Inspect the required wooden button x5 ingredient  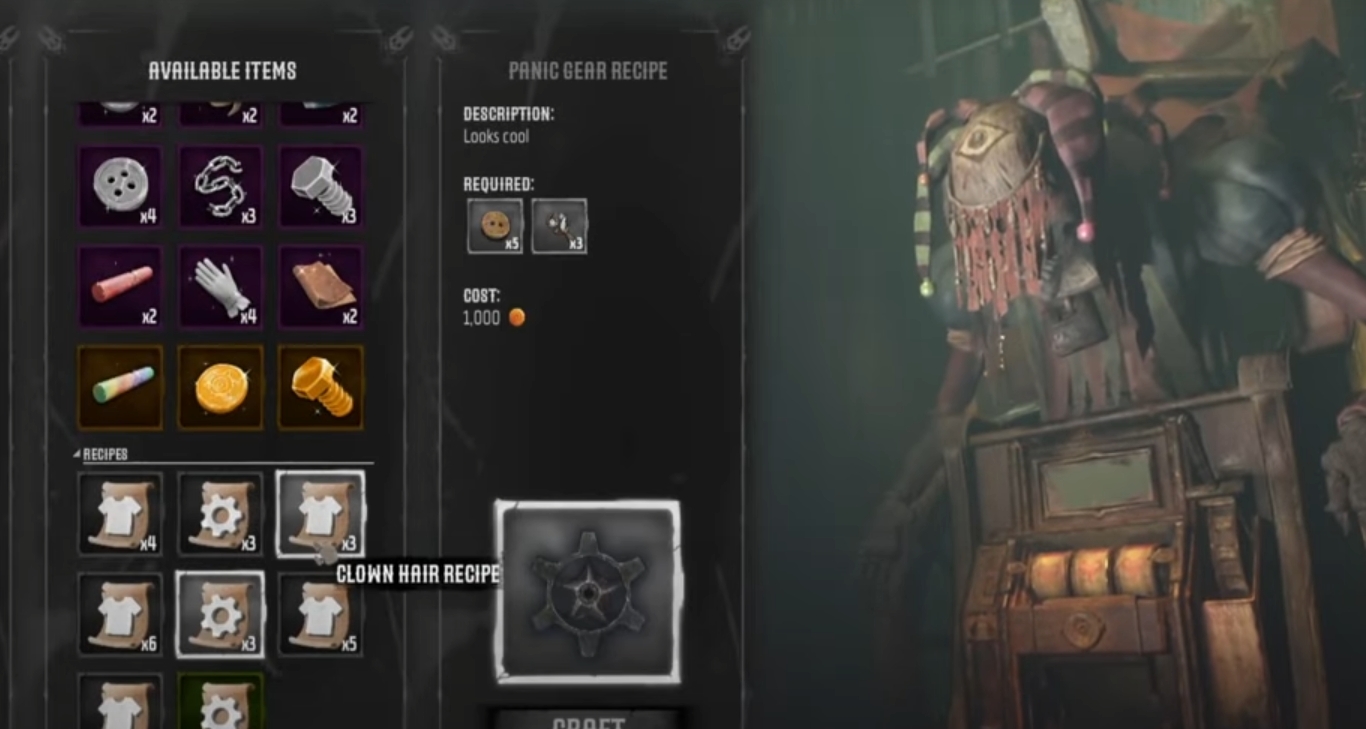(495, 226)
